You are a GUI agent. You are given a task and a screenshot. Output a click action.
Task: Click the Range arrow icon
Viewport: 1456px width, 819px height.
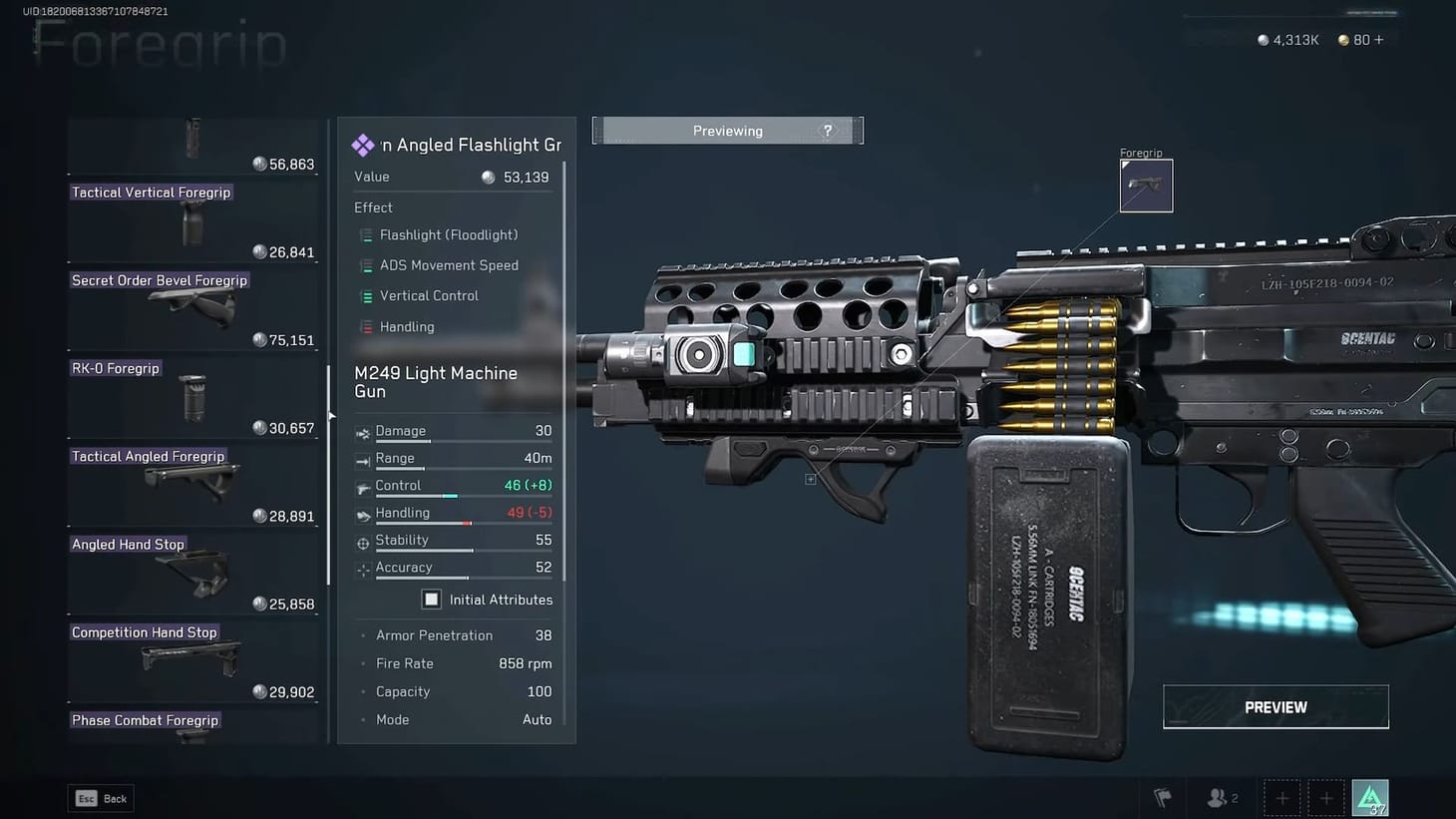click(363, 460)
